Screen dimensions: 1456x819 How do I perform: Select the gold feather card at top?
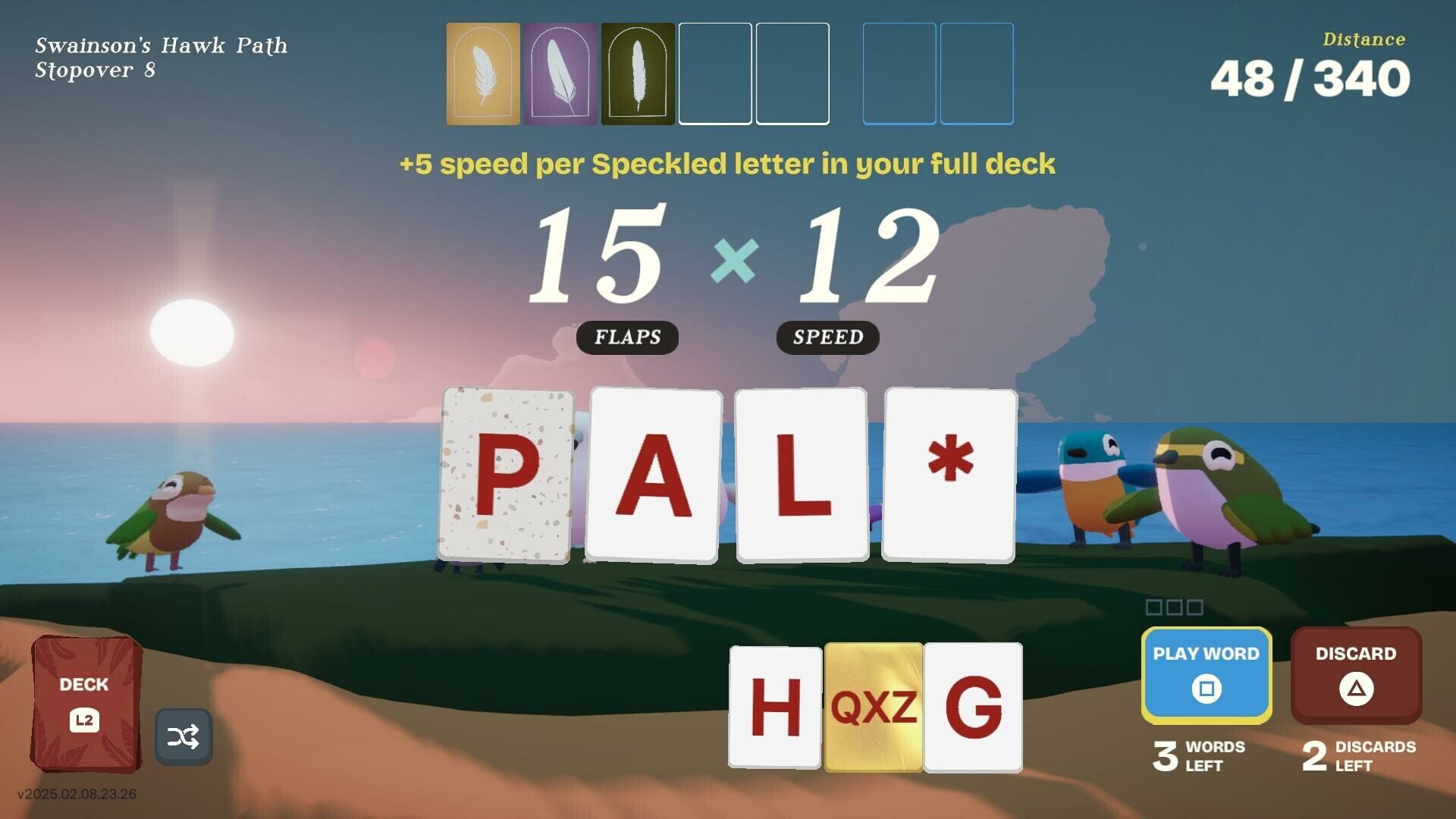pyautogui.click(x=483, y=73)
